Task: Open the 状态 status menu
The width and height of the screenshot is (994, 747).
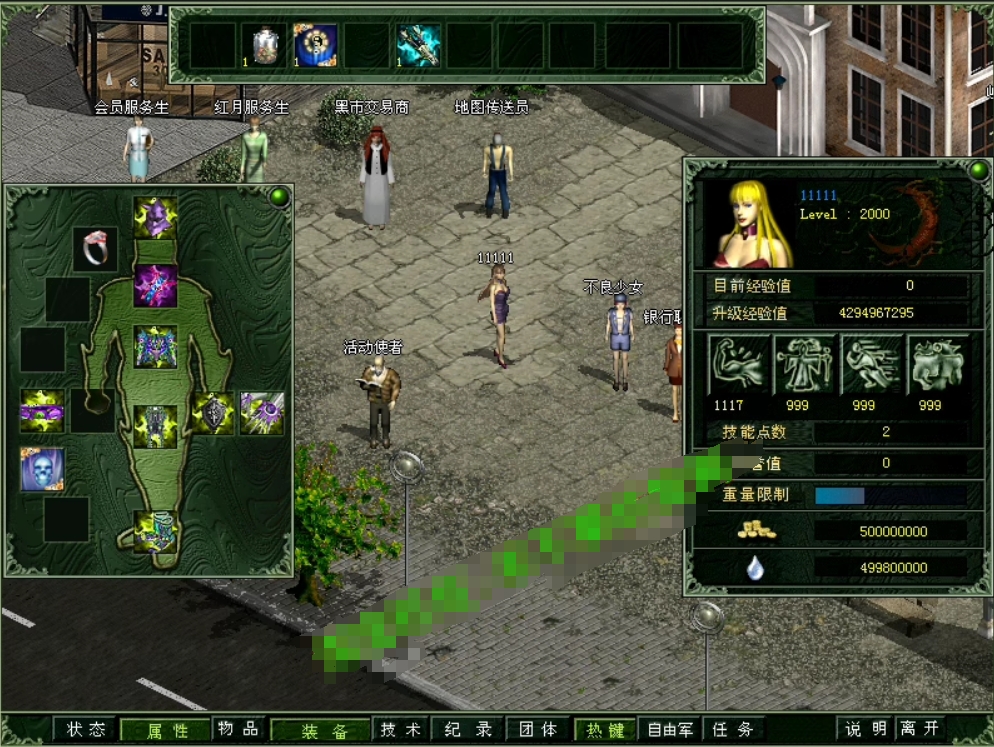Action: click(x=86, y=729)
